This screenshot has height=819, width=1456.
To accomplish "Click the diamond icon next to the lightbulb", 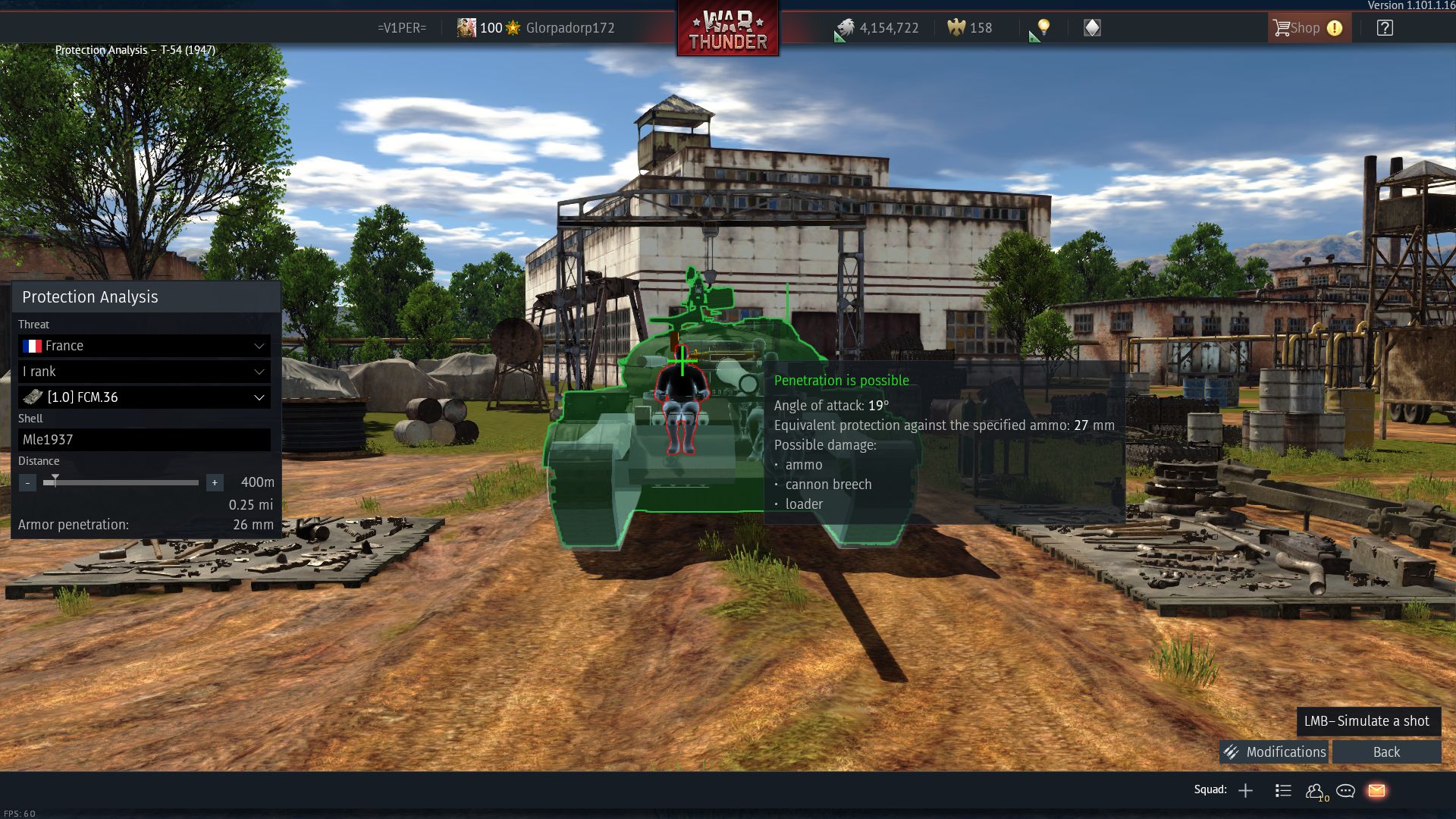I will [1090, 28].
